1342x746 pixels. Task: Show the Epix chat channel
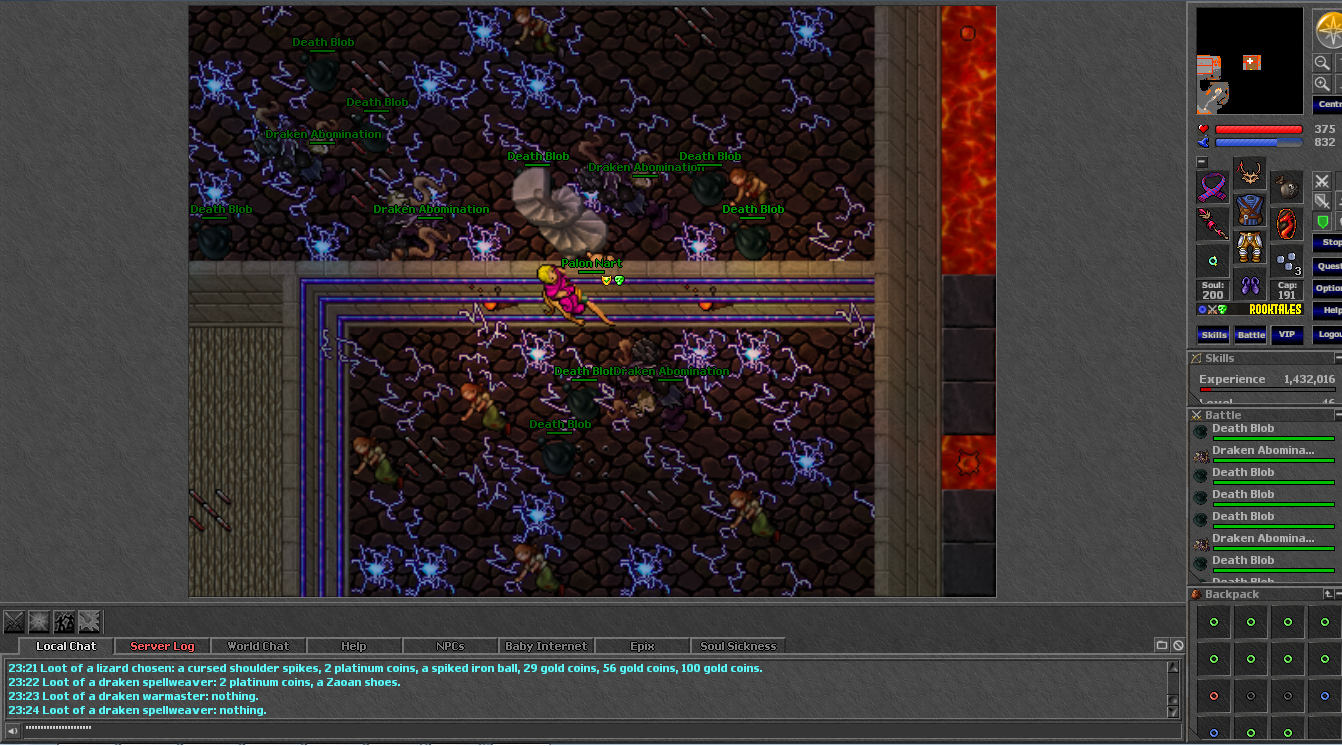(x=642, y=646)
